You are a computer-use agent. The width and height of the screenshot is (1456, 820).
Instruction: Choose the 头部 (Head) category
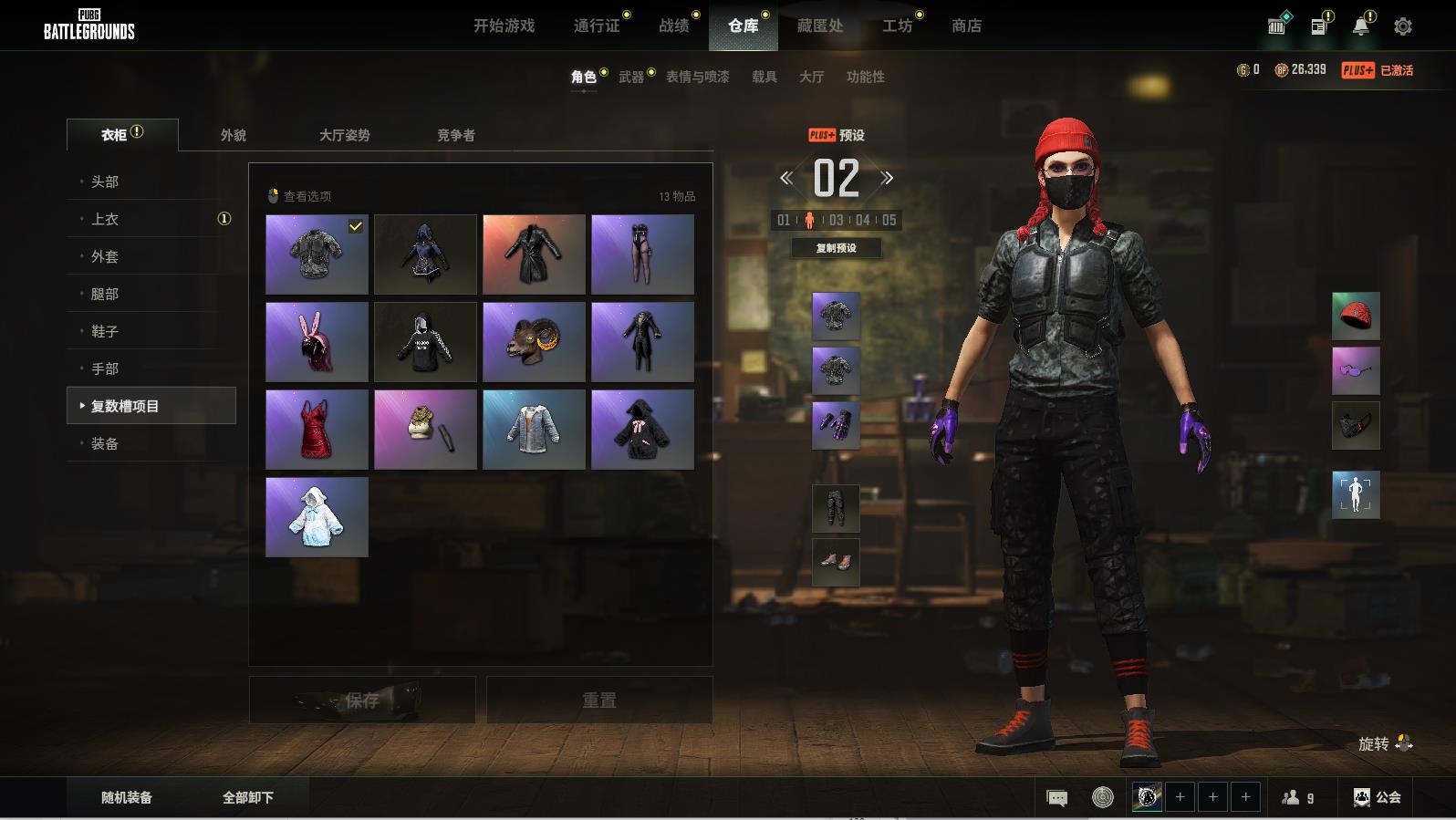(105, 182)
